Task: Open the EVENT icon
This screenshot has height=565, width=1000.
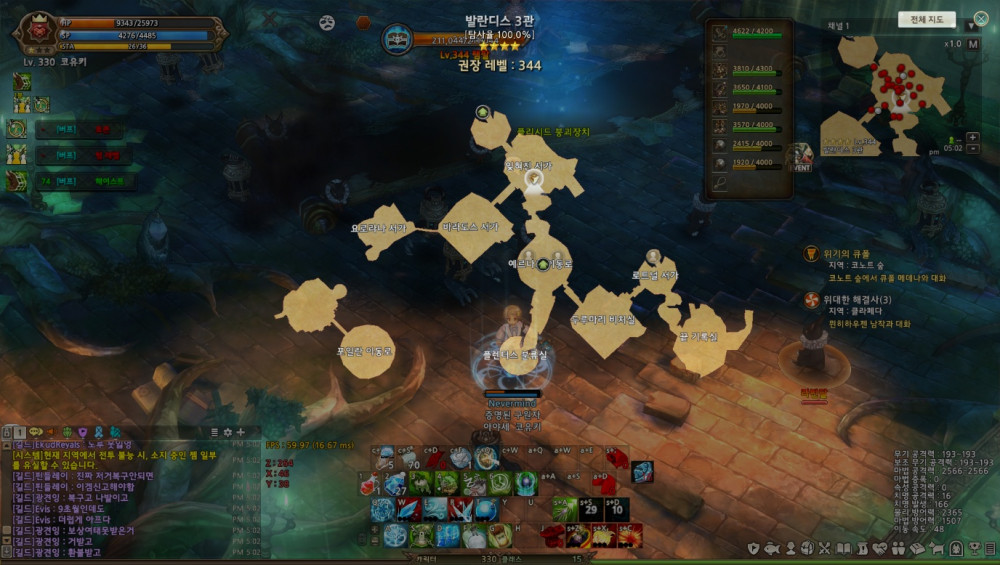Action: pyautogui.click(x=800, y=157)
